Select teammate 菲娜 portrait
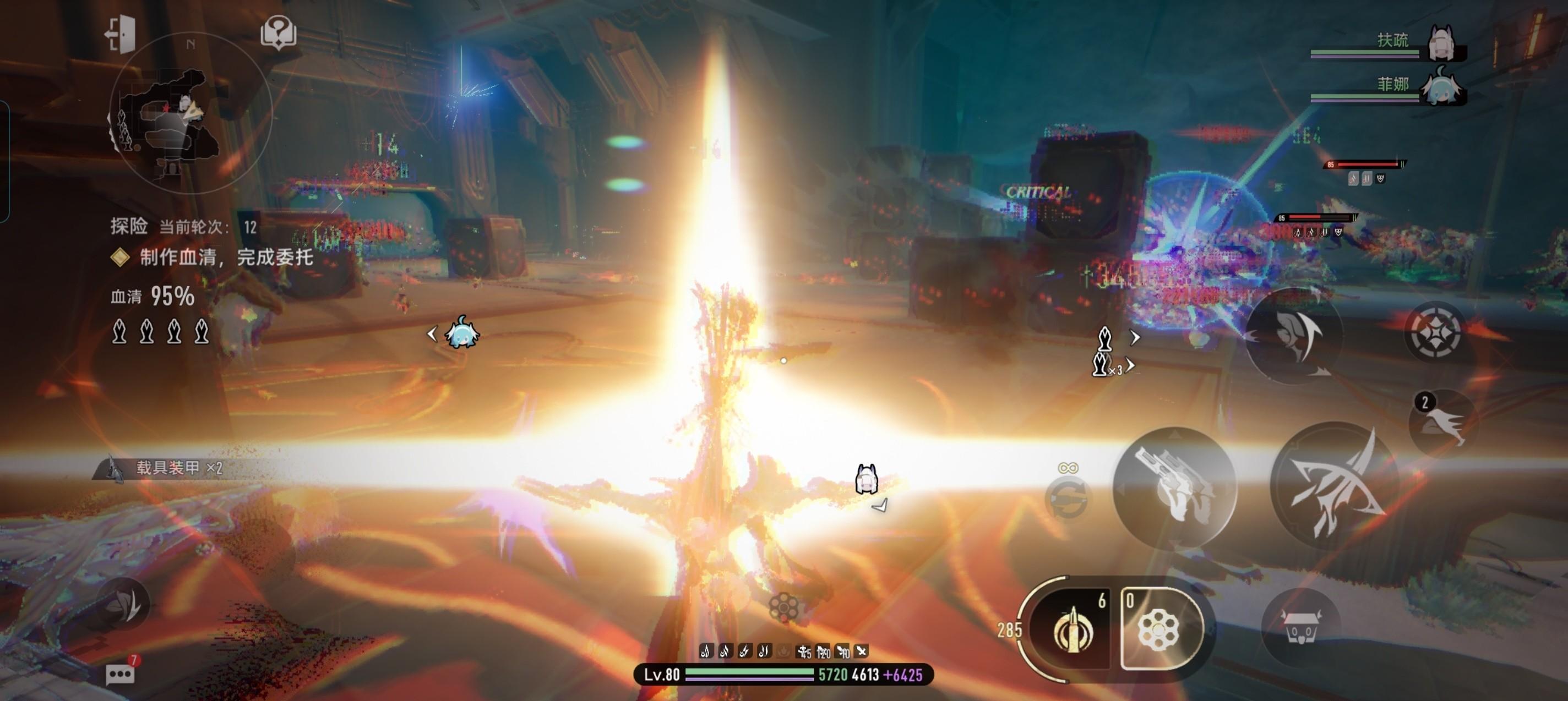Screen dimensions: 1568x701 pos(1441,88)
